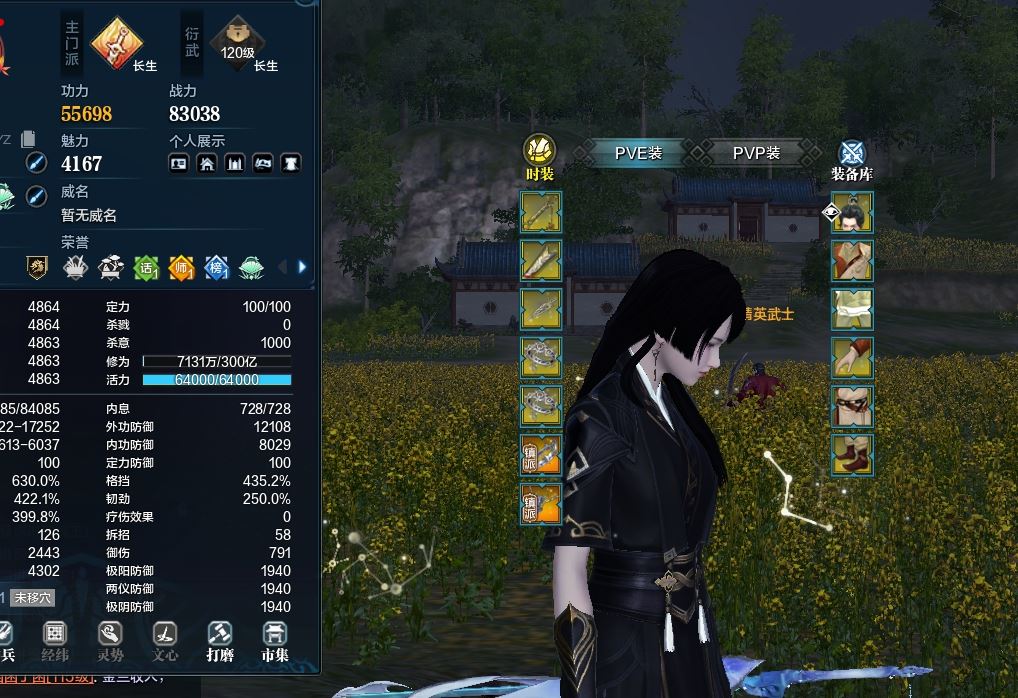Switch to the PVP装 equipment tab

(x=755, y=153)
